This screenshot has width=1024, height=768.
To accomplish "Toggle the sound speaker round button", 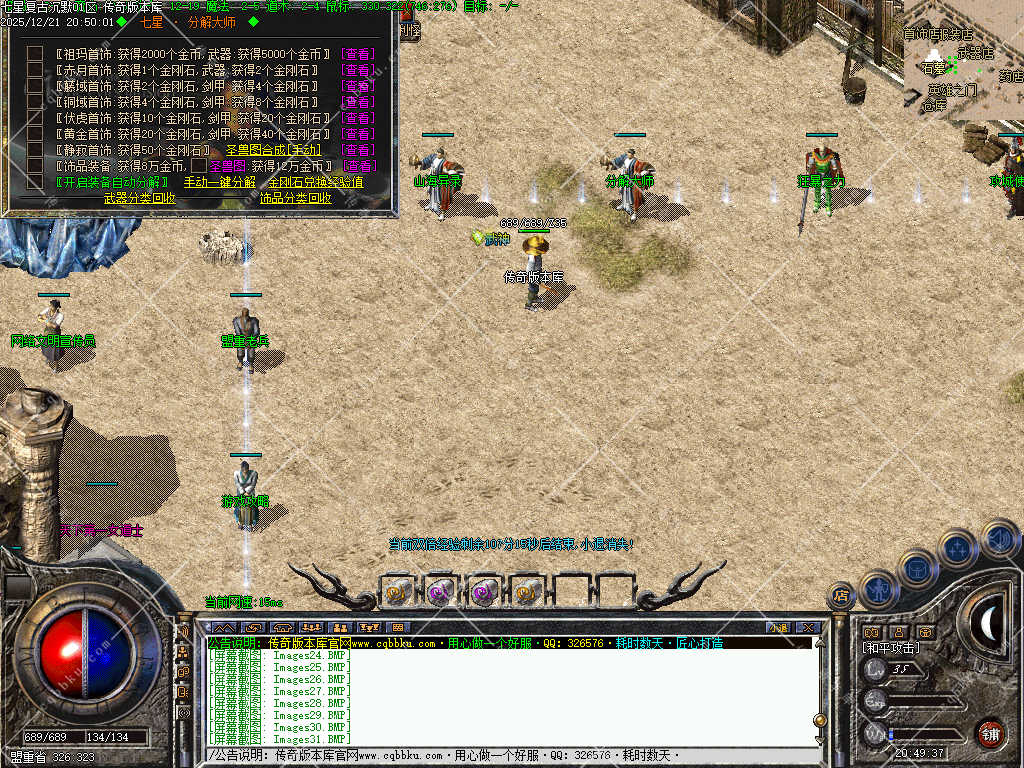I will (x=999, y=537).
